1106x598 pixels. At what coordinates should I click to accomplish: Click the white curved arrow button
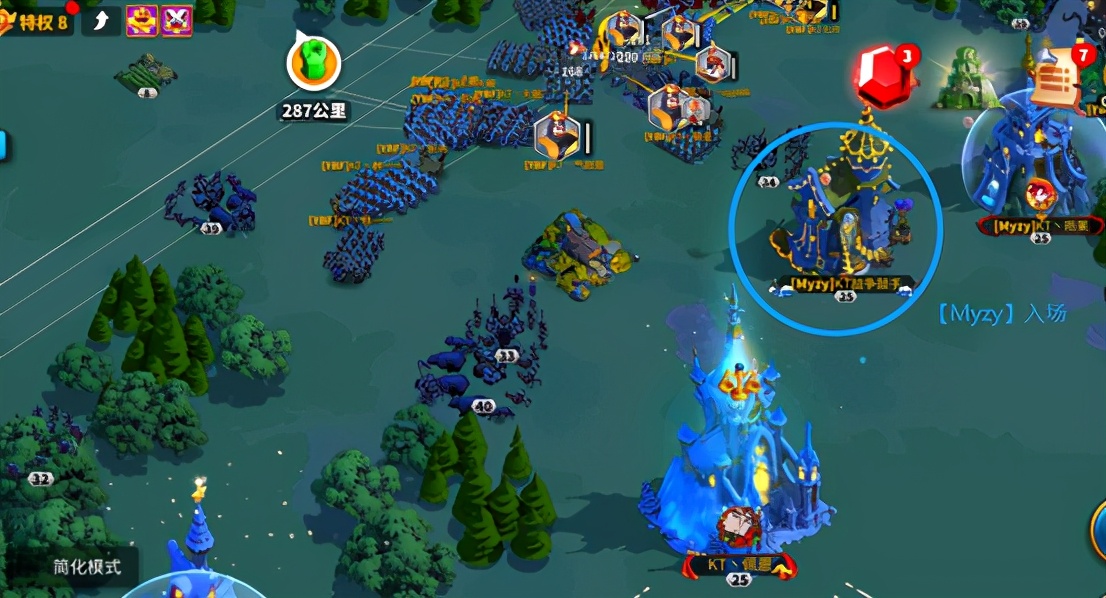[101, 20]
